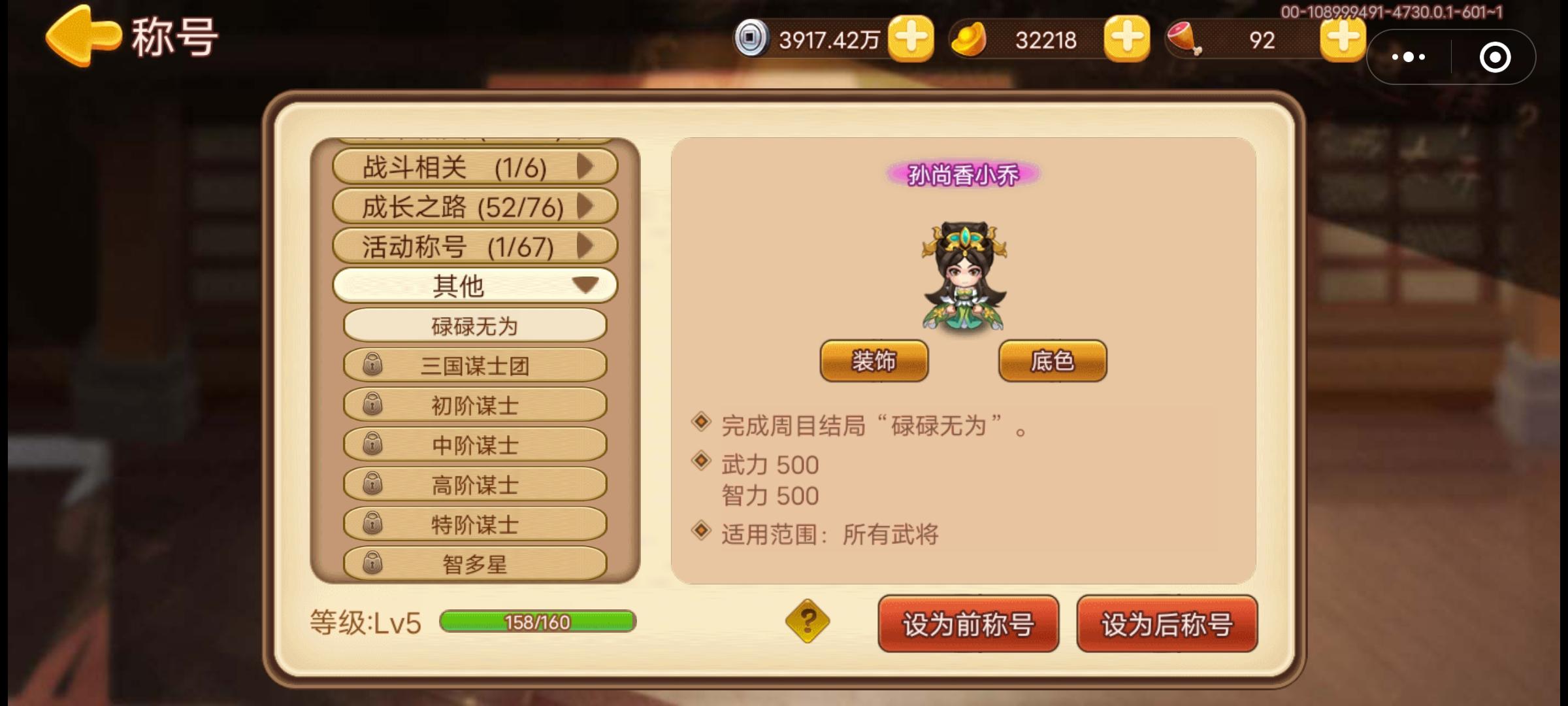The image size is (1568, 706).
Task: Click the 装饰 button below the character
Action: point(874,360)
